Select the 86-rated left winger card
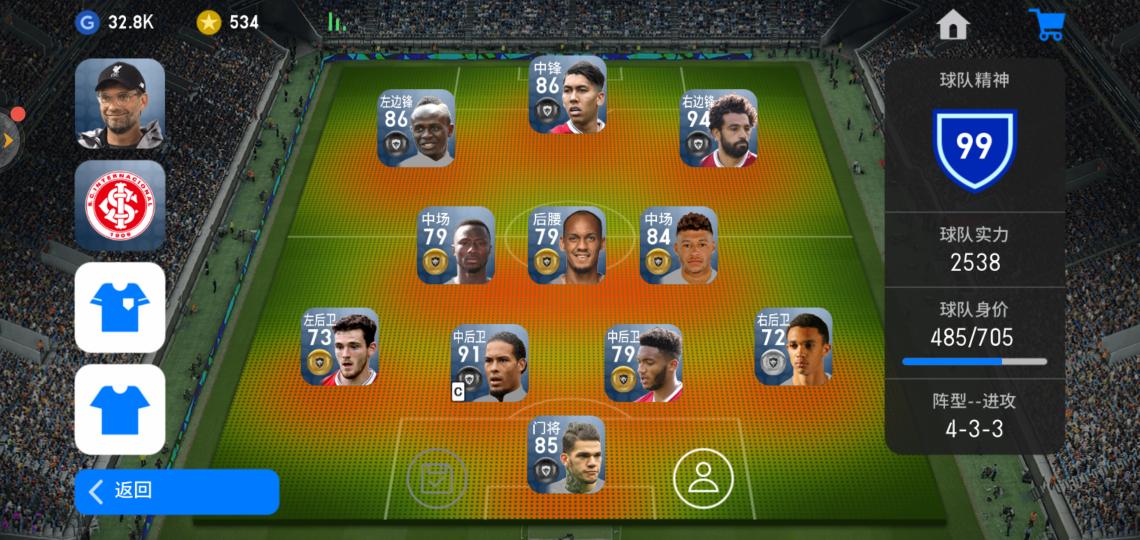Screen dimensions: 1140x540 click(x=416, y=128)
